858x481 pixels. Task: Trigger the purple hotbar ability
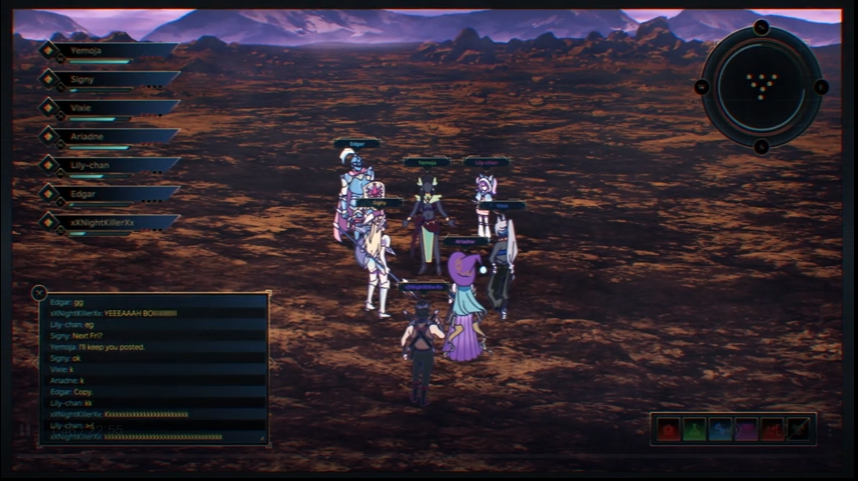(x=746, y=429)
